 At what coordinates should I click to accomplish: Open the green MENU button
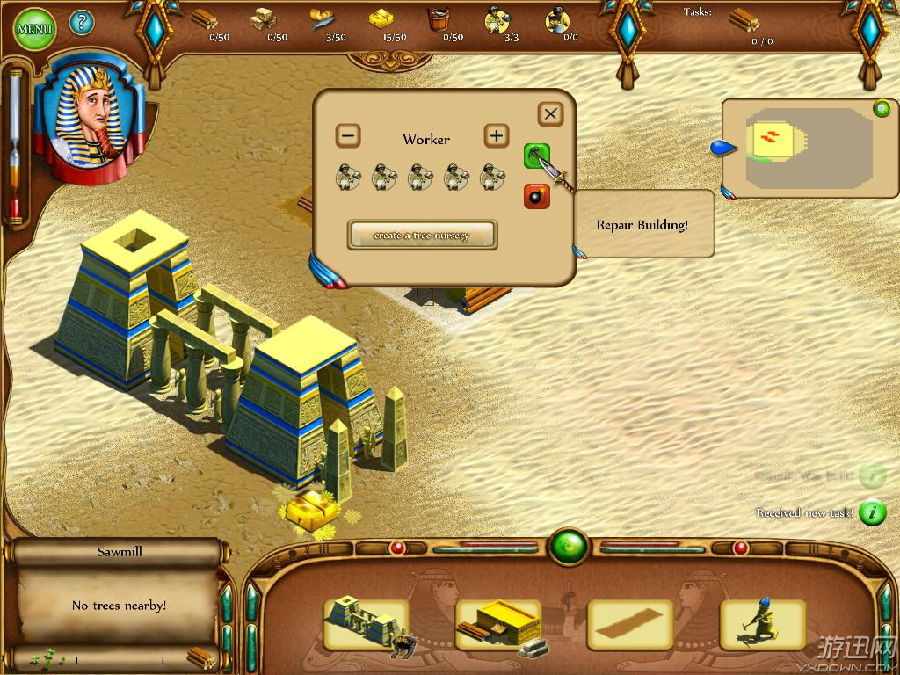[x=34, y=28]
